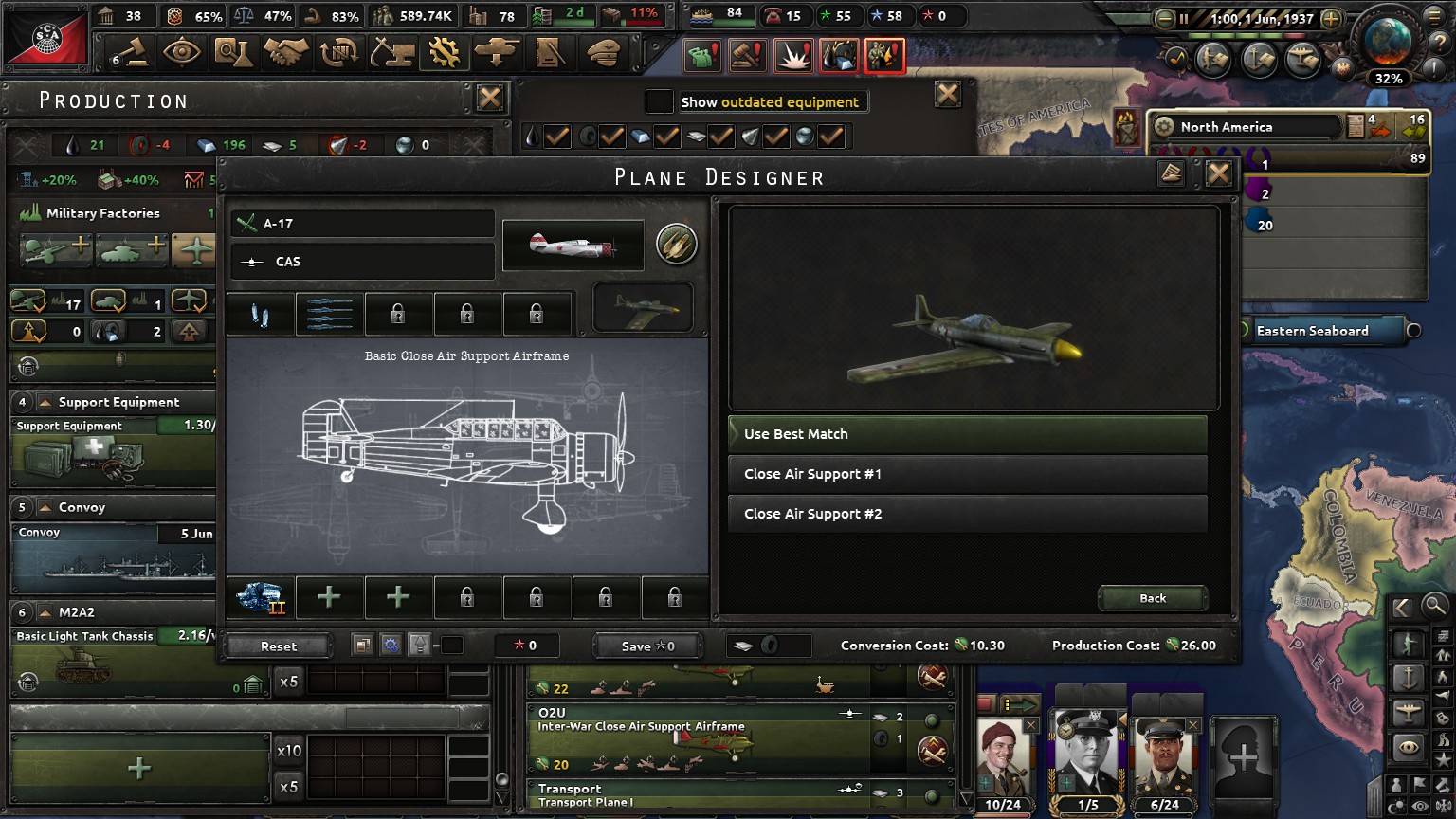Open the auto-design gear icon near Reset
This screenshot has height=819, width=1456.
390,645
